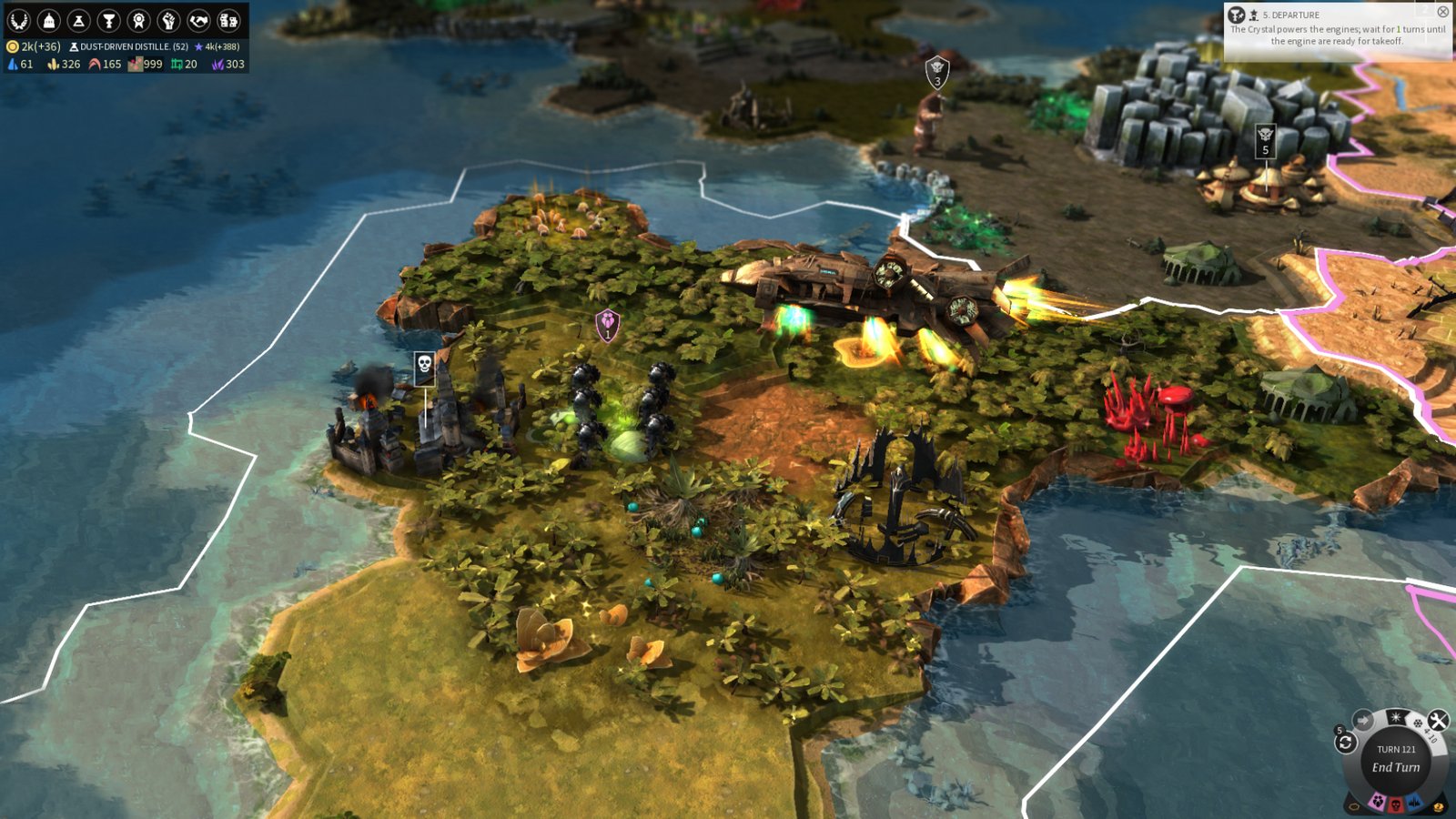Click the season indicator on the turn wheel
This screenshot has height=819, width=1456.
tap(1396, 717)
